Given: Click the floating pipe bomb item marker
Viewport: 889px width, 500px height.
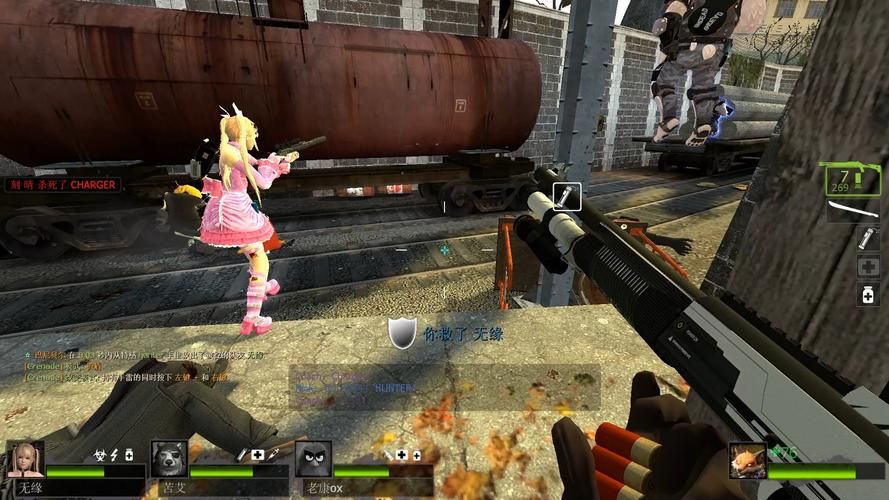Looking at the screenshot, I should click(566, 197).
